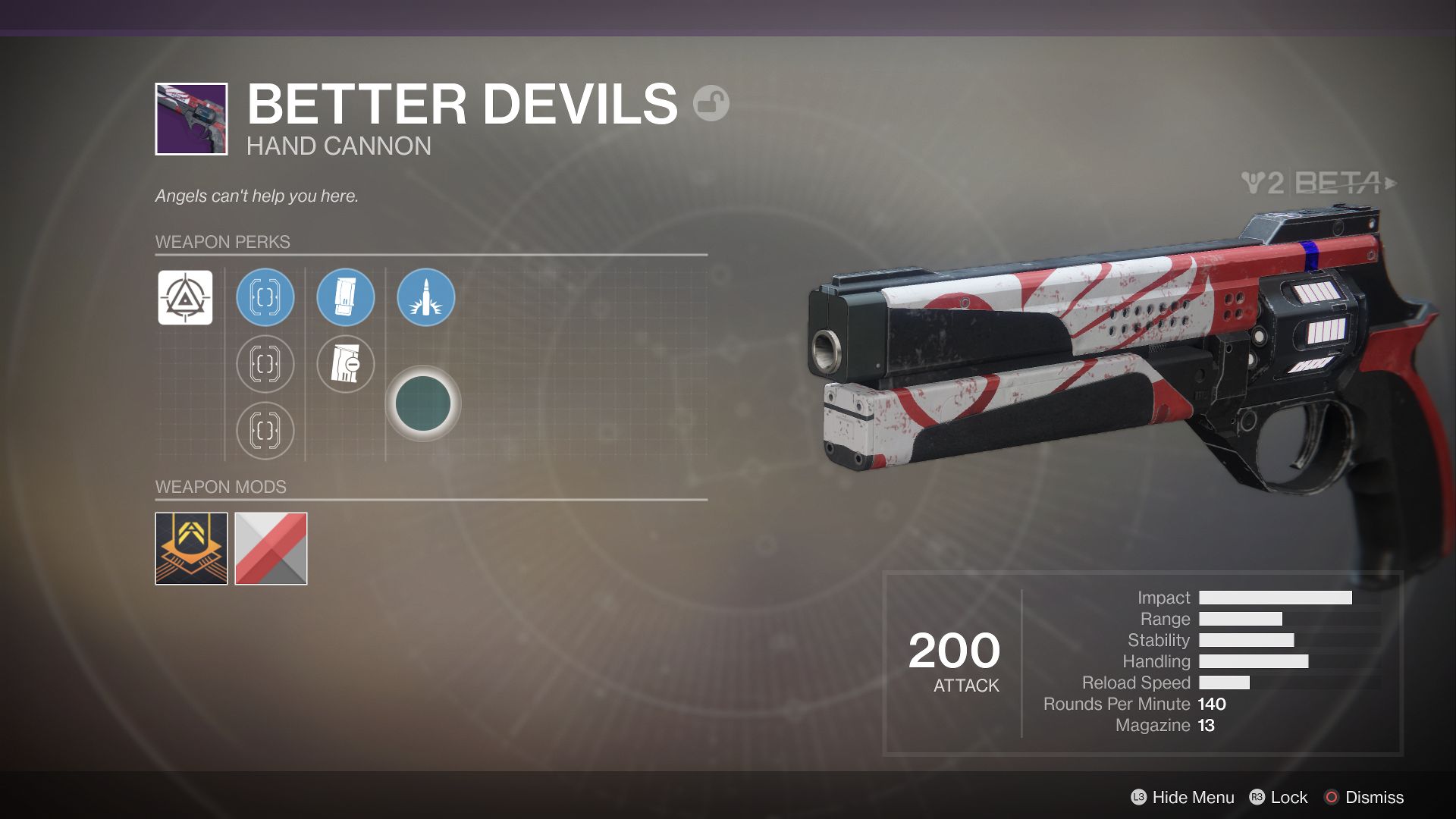
Task: Expand the Weapon Mods section header
Action: pos(219,487)
